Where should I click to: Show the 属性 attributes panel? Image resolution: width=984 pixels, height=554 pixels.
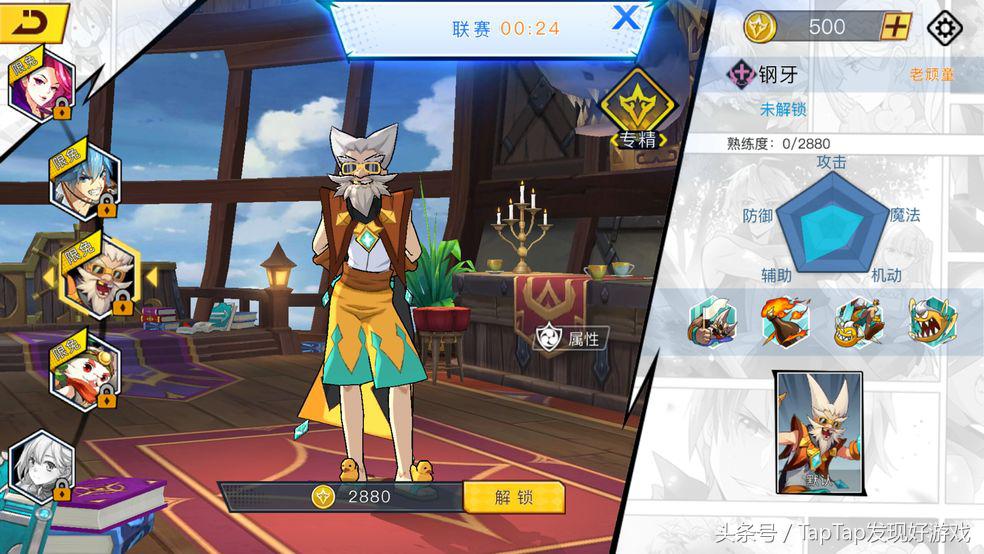click(571, 338)
